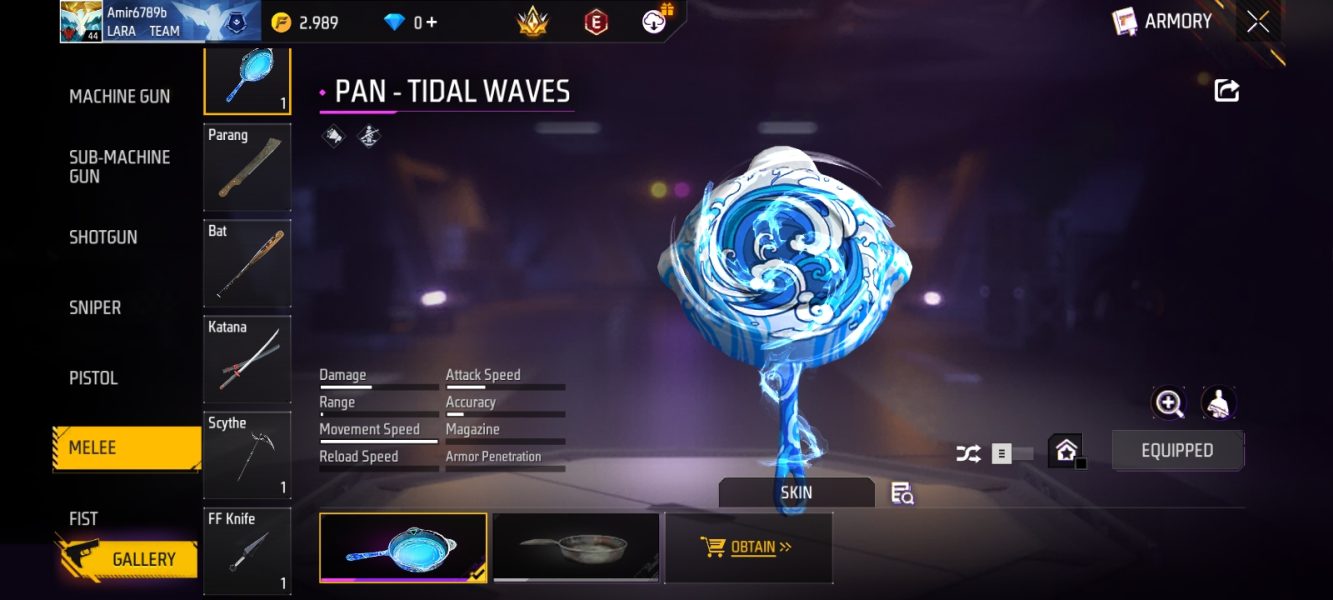Image resolution: width=1333 pixels, height=600 pixels.
Task: Close the Armory screen
Action: (x=1258, y=22)
